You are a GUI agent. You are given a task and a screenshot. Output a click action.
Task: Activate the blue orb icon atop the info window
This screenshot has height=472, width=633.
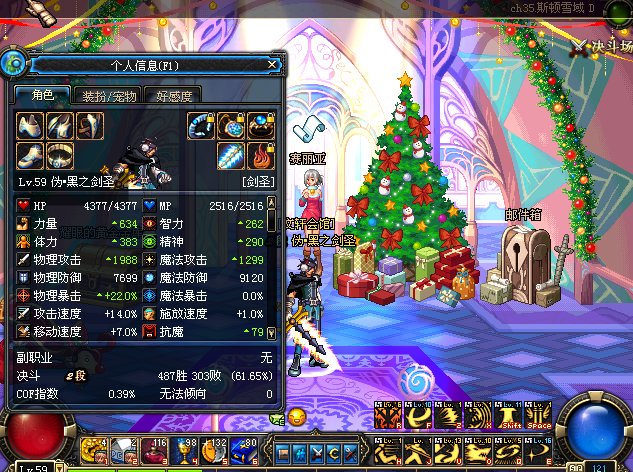(14, 64)
